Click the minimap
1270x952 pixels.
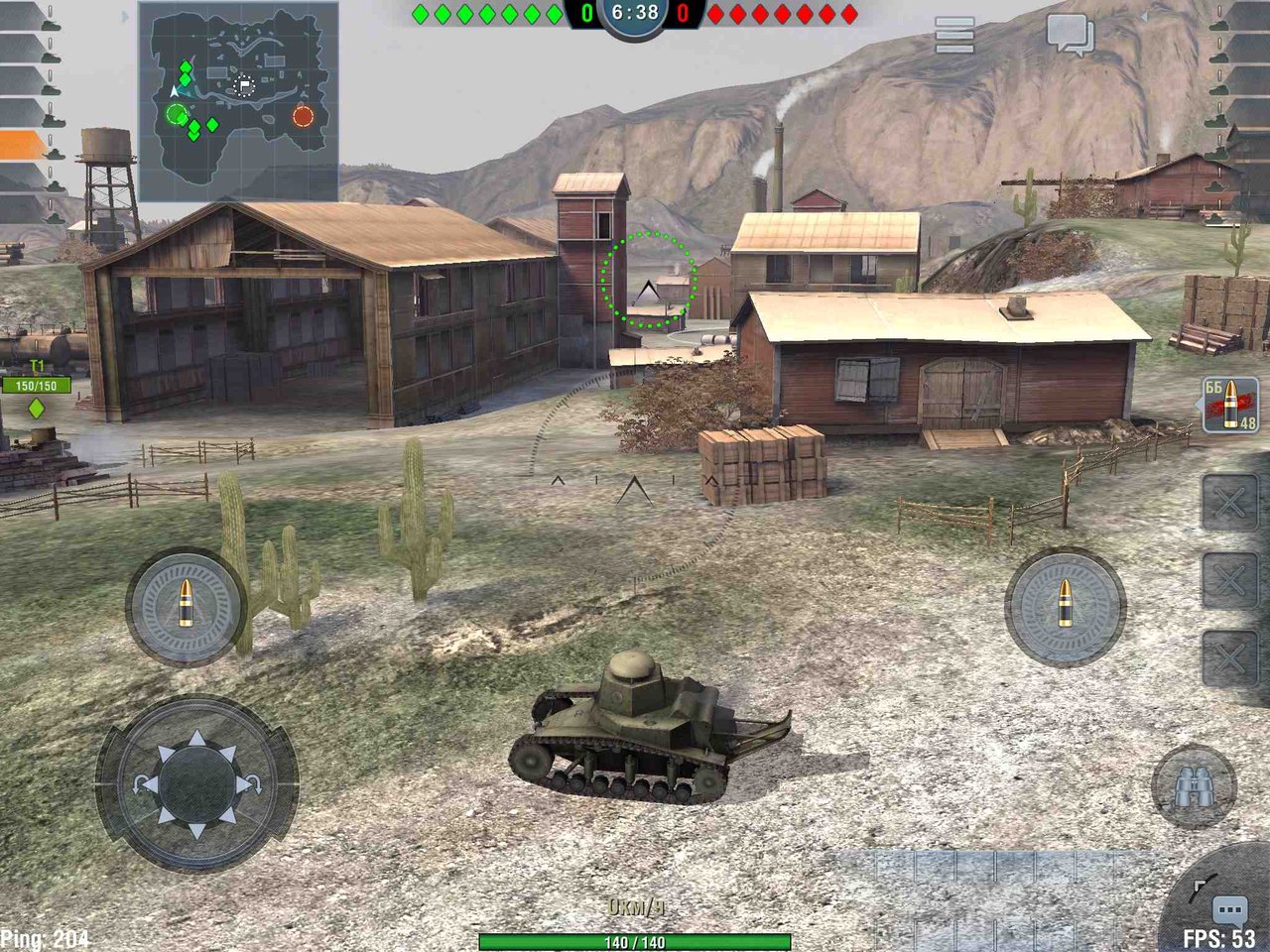click(x=238, y=101)
